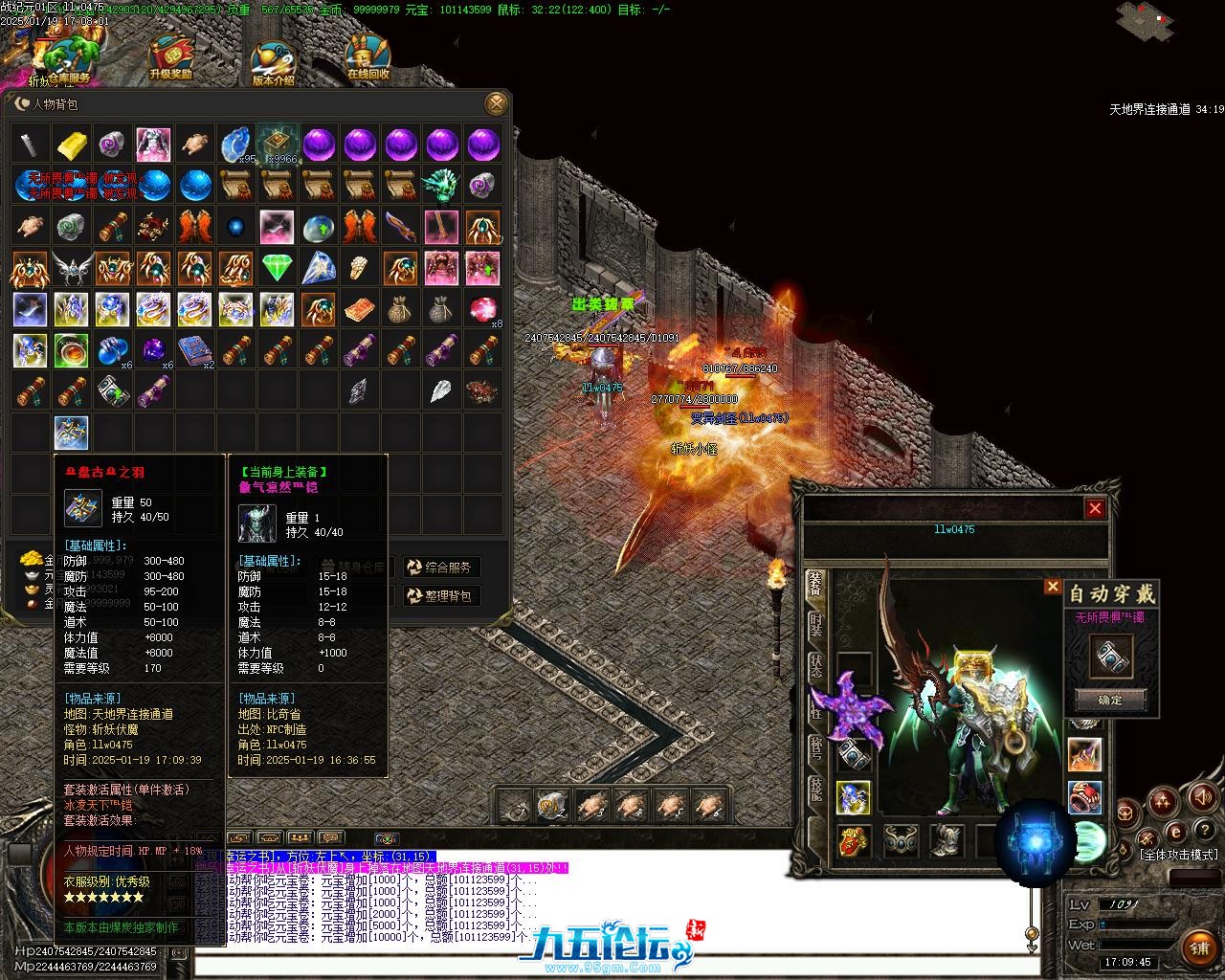Switch to the 状态 status tab

815,667
